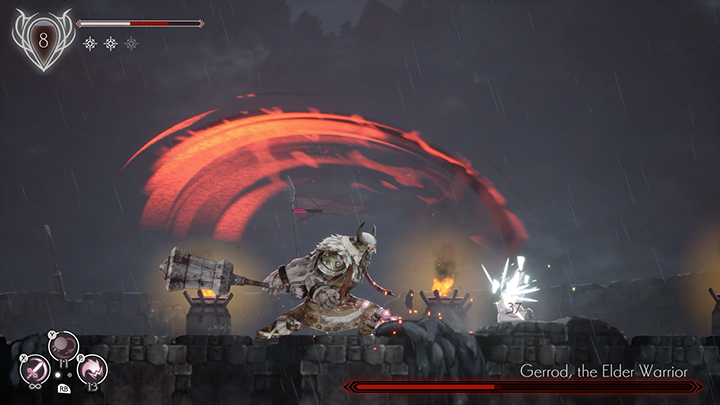
Task: Activate the grey orb spirit skill
Action: [x=64, y=347]
